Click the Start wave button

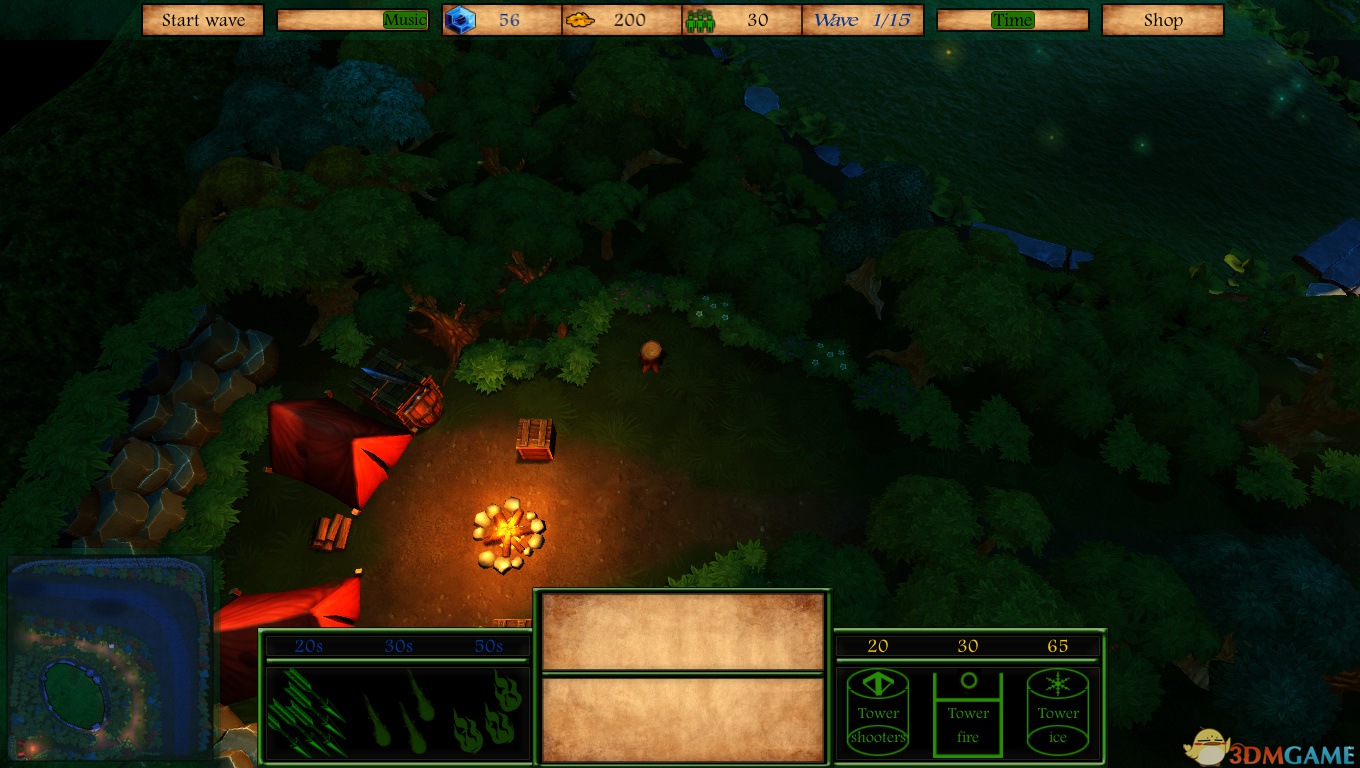(x=203, y=20)
